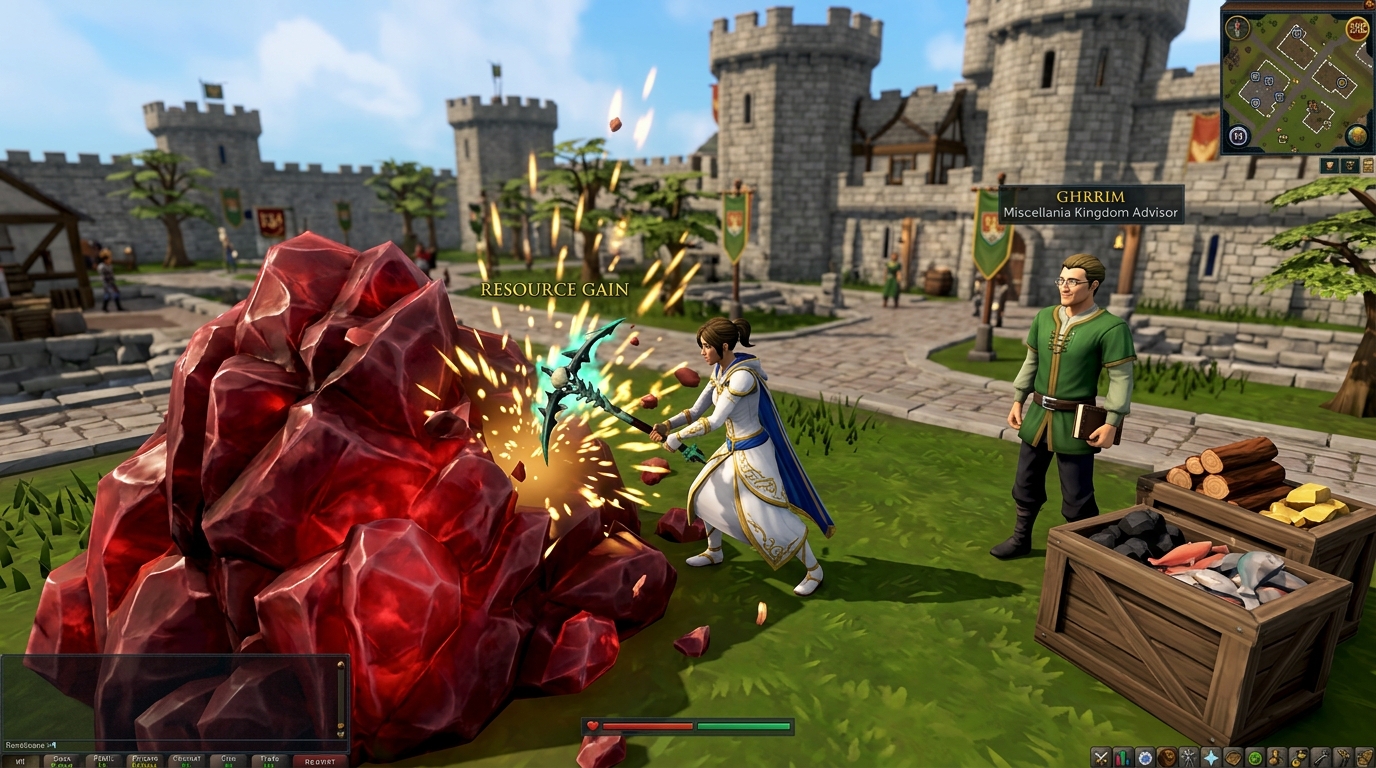Open the Settings wrench icon on the ribbon
The height and width of the screenshot is (768, 1376).
pyautogui.click(x=1322, y=757)
